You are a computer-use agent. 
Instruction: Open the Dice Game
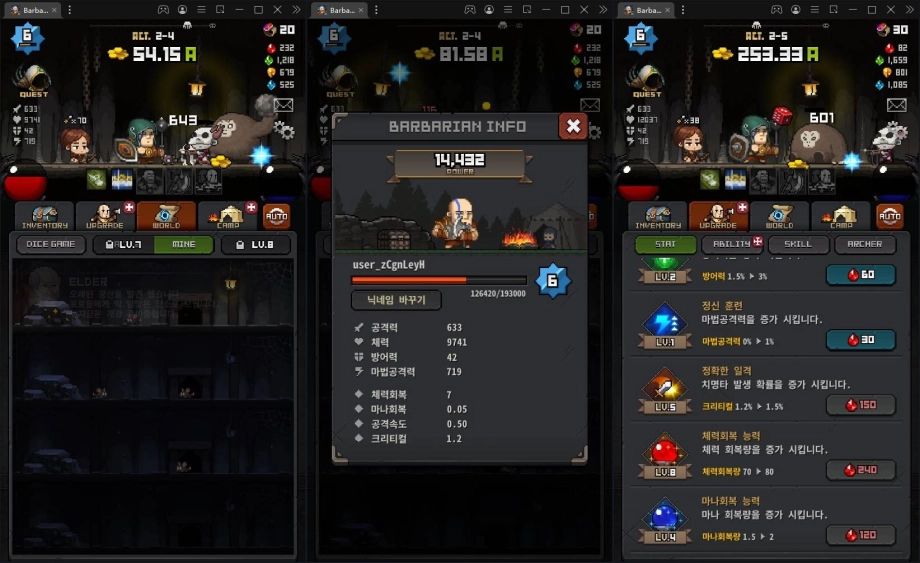[x=50, y=244]
